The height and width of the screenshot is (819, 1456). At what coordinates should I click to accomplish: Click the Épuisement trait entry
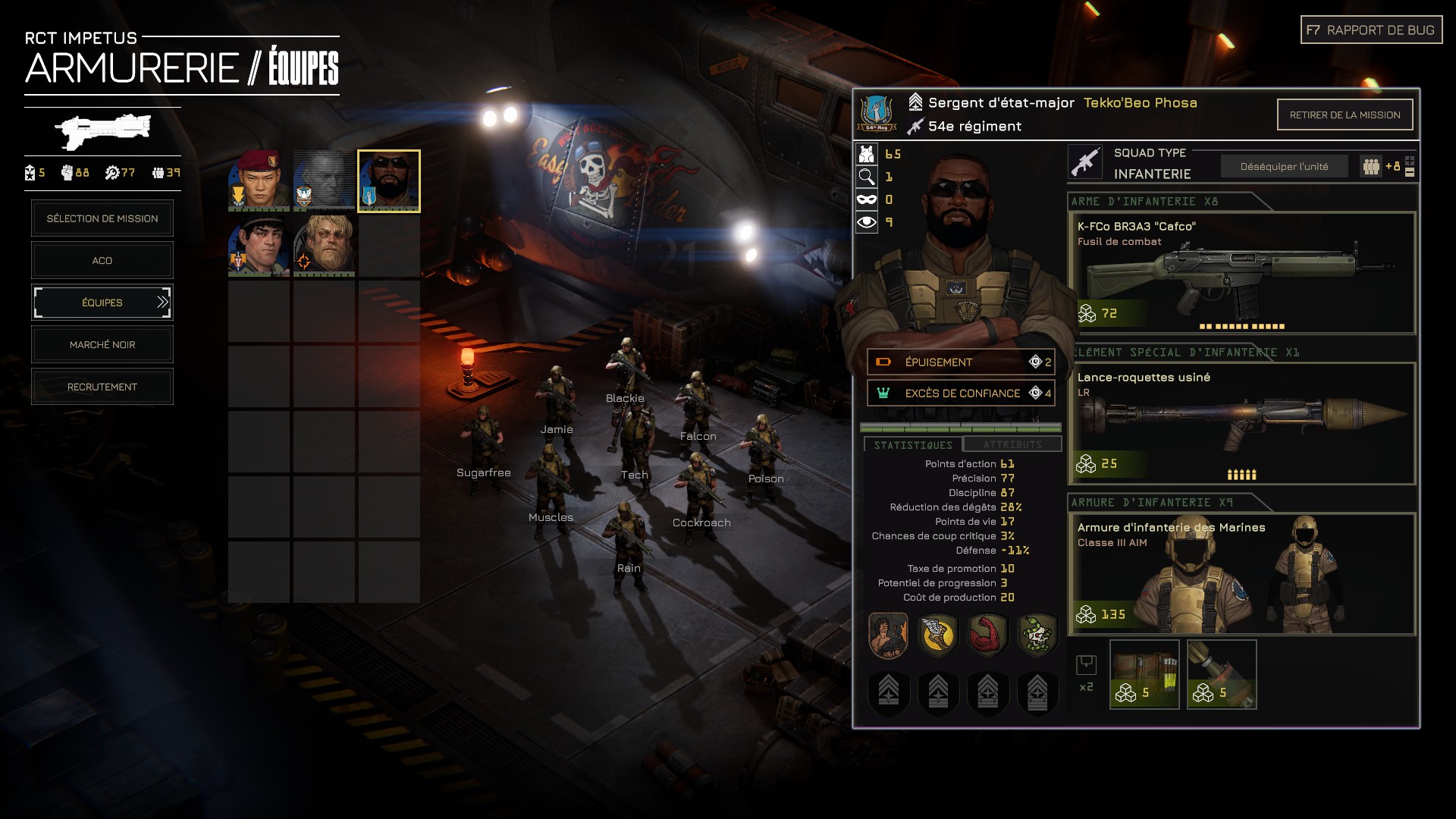tap(961, 362)
